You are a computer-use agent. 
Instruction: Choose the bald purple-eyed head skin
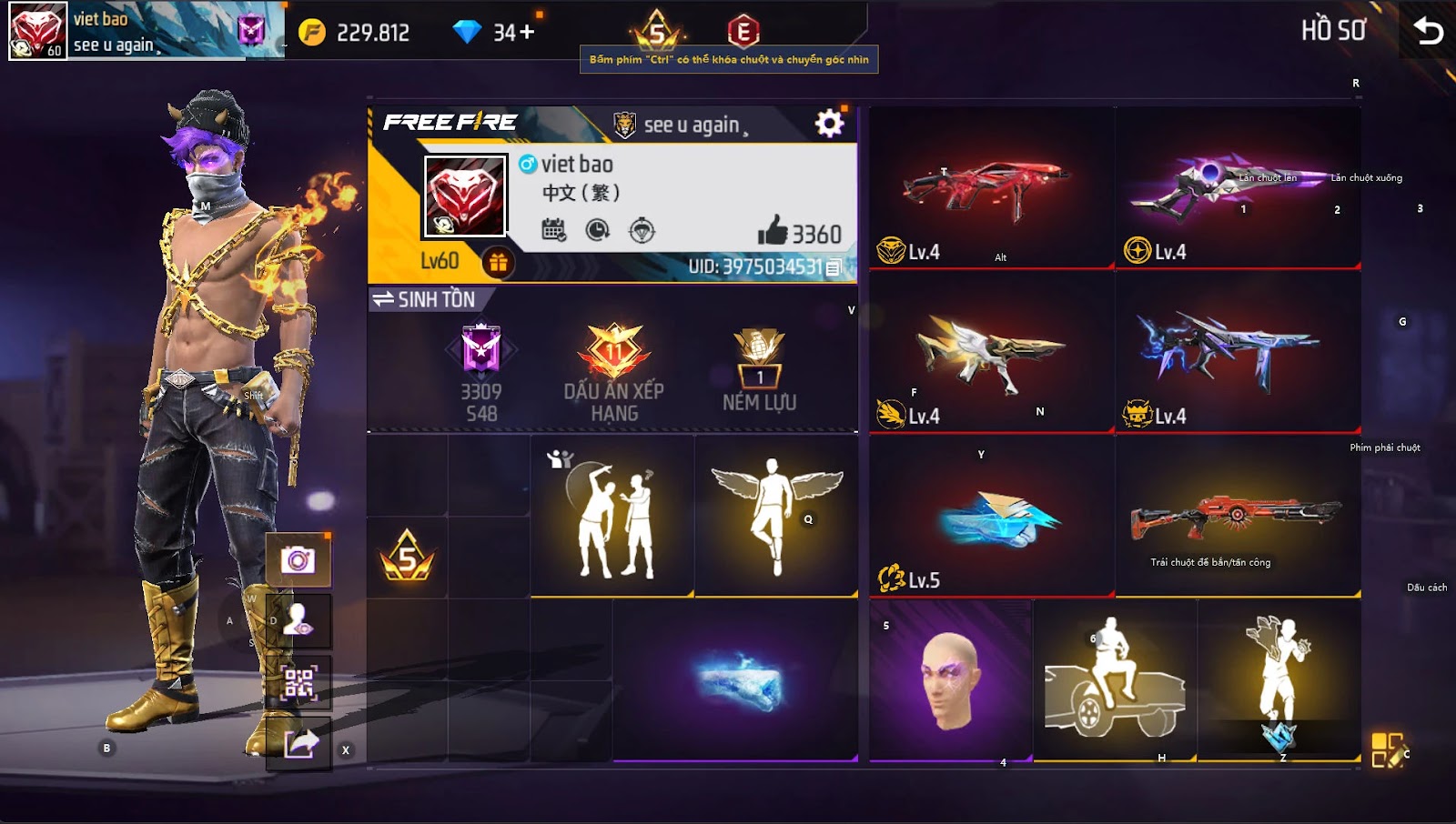pos(949,680)
